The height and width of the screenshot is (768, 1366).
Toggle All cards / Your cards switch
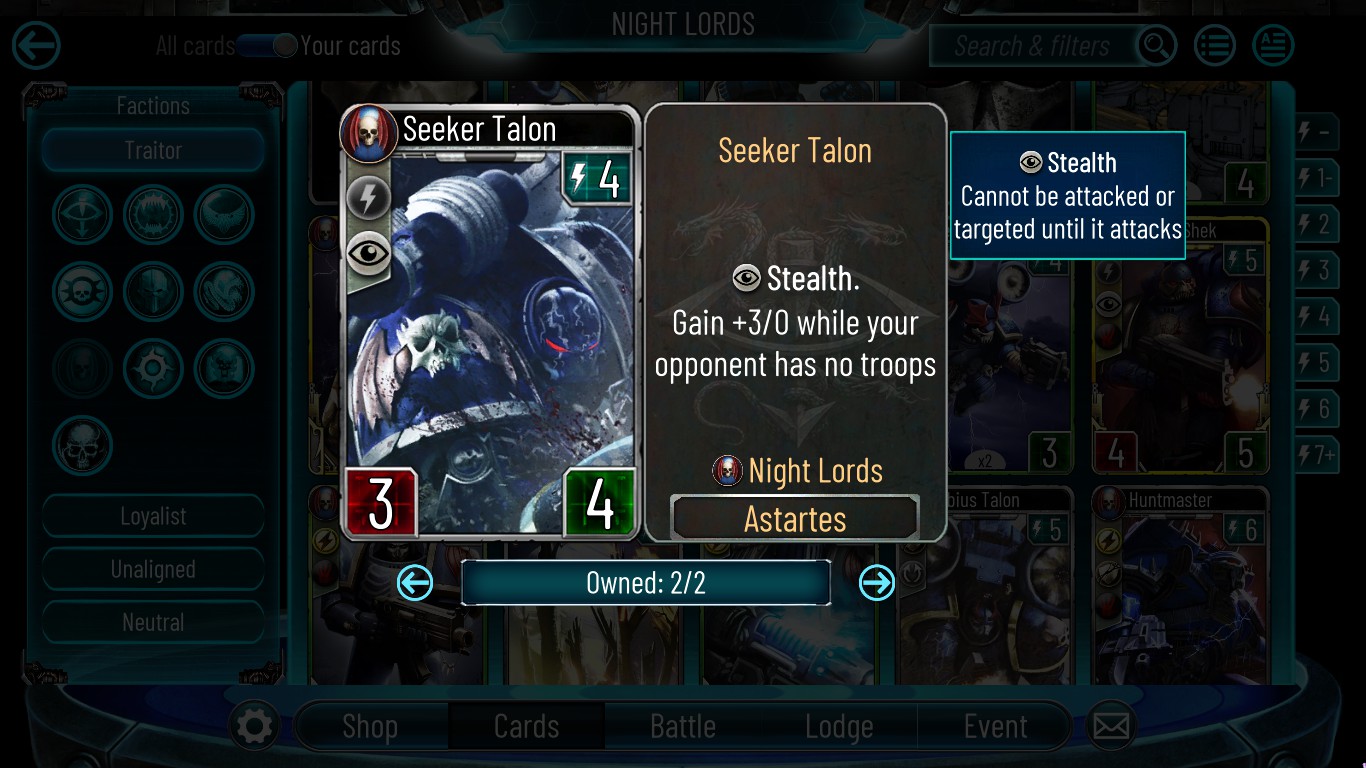point(267,46)
